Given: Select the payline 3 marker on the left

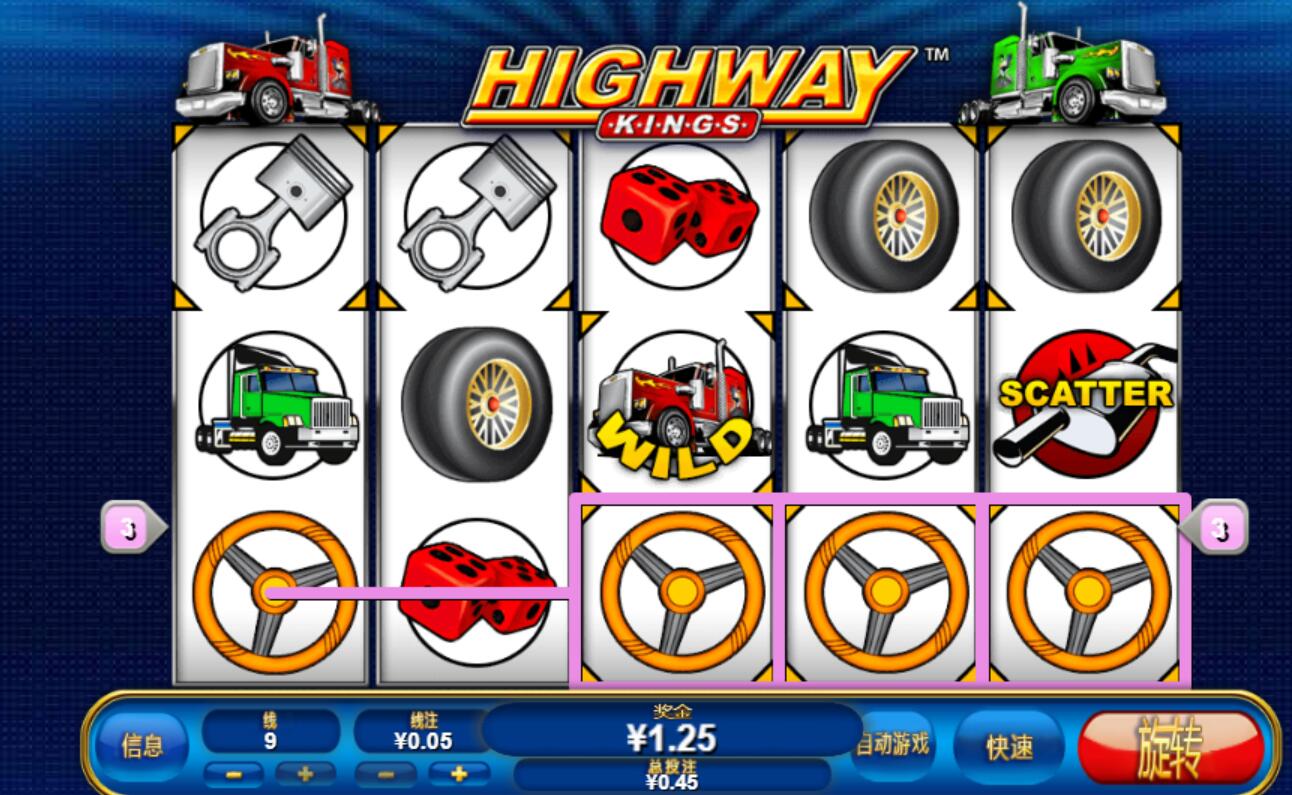Looking at the screenshot, I should point(129,528).
